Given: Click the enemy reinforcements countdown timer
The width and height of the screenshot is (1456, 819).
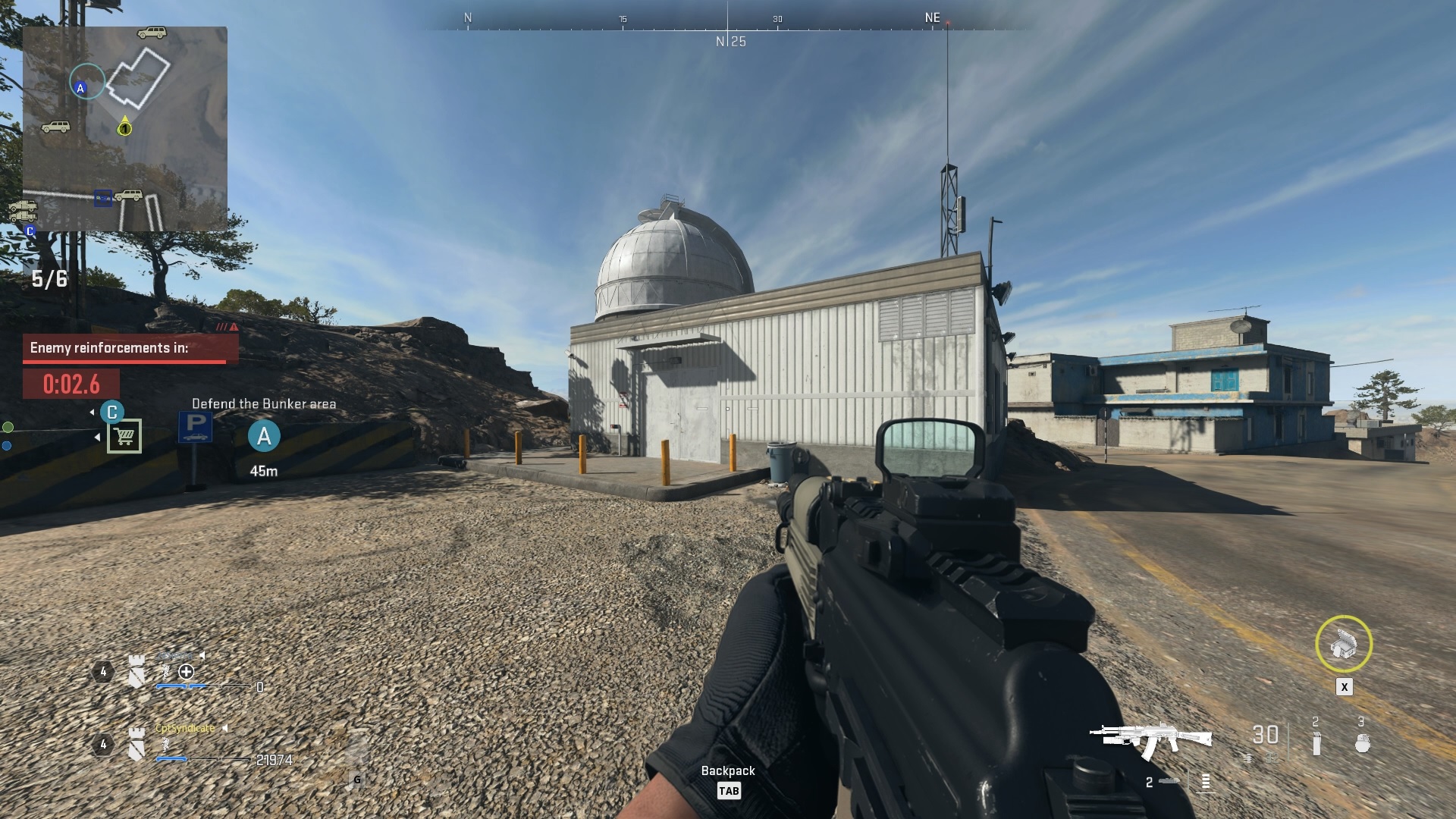Looking at the screenshot, I should (x=71, y=384).
